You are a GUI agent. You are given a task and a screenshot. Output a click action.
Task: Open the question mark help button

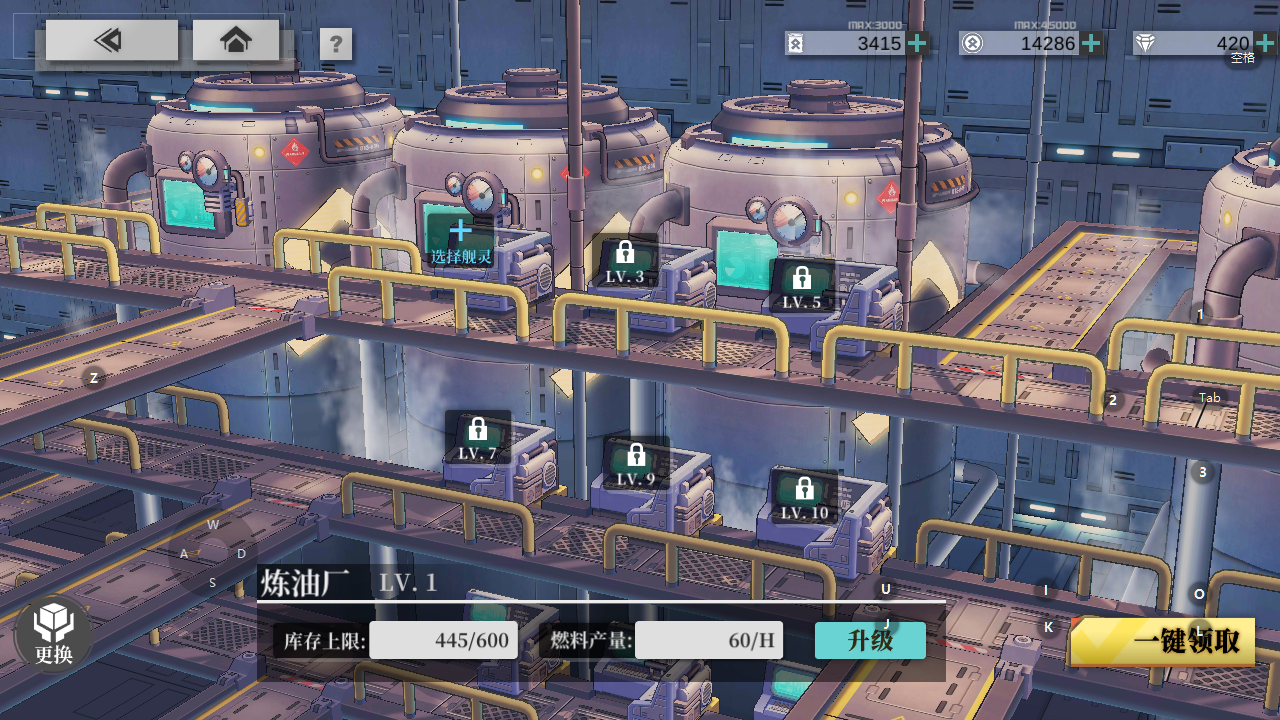click(336, 44)
